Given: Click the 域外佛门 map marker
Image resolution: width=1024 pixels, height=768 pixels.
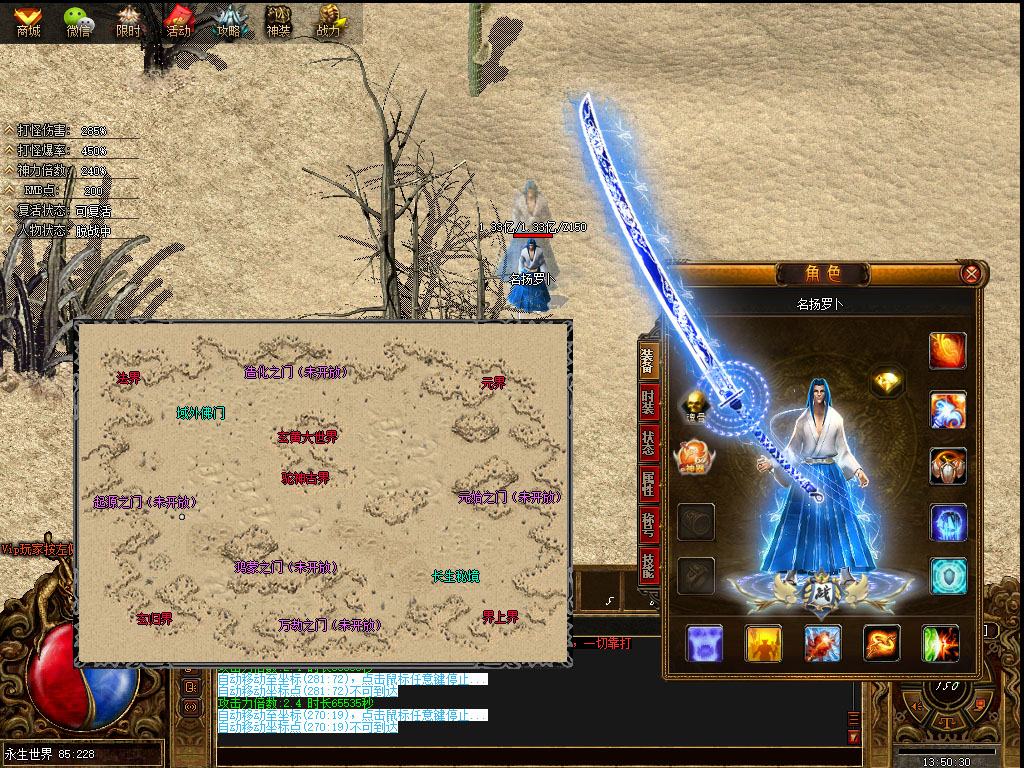Looking at the screenshot, I should [201, 413].
